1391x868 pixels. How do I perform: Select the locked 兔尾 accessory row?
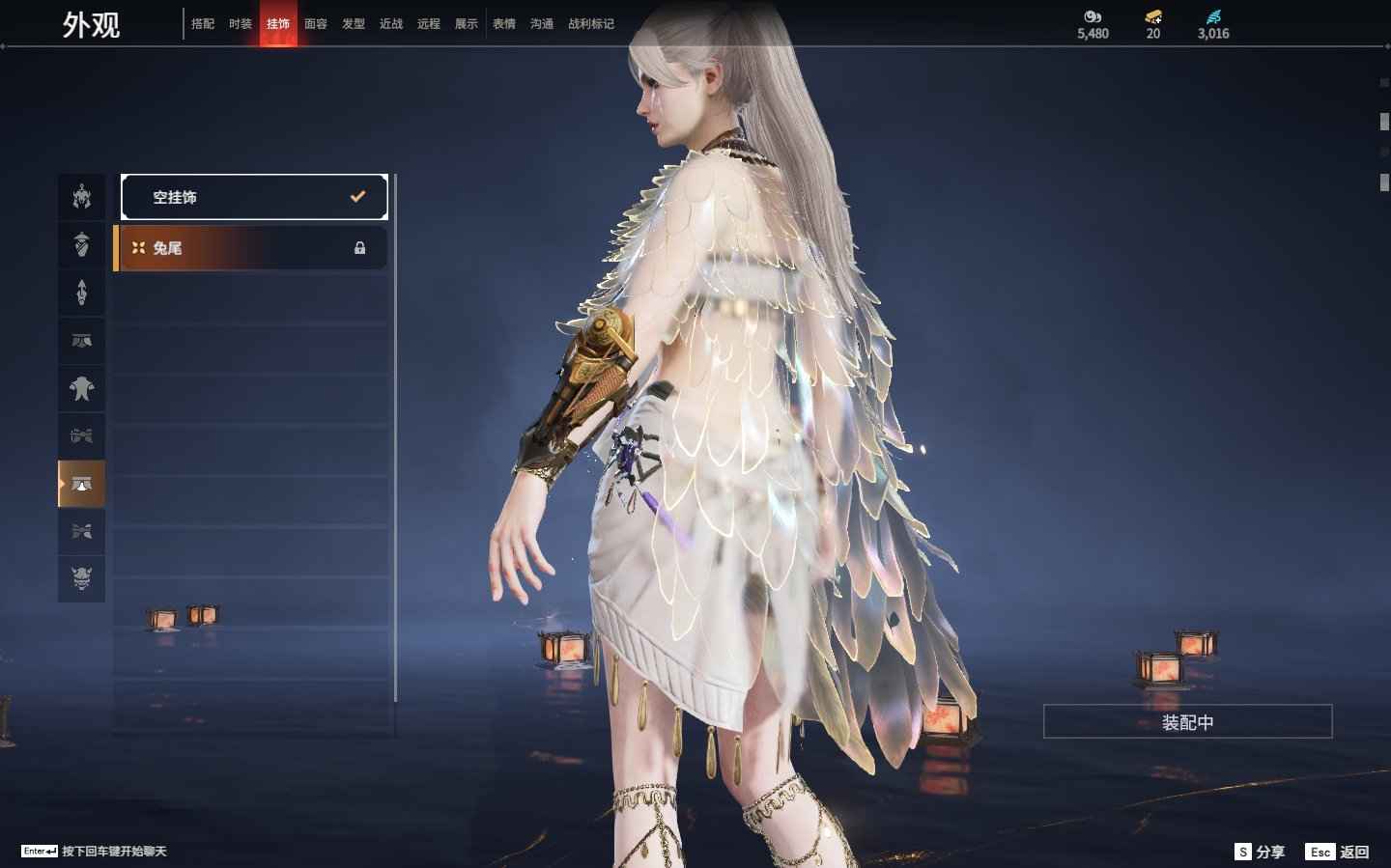251,248
